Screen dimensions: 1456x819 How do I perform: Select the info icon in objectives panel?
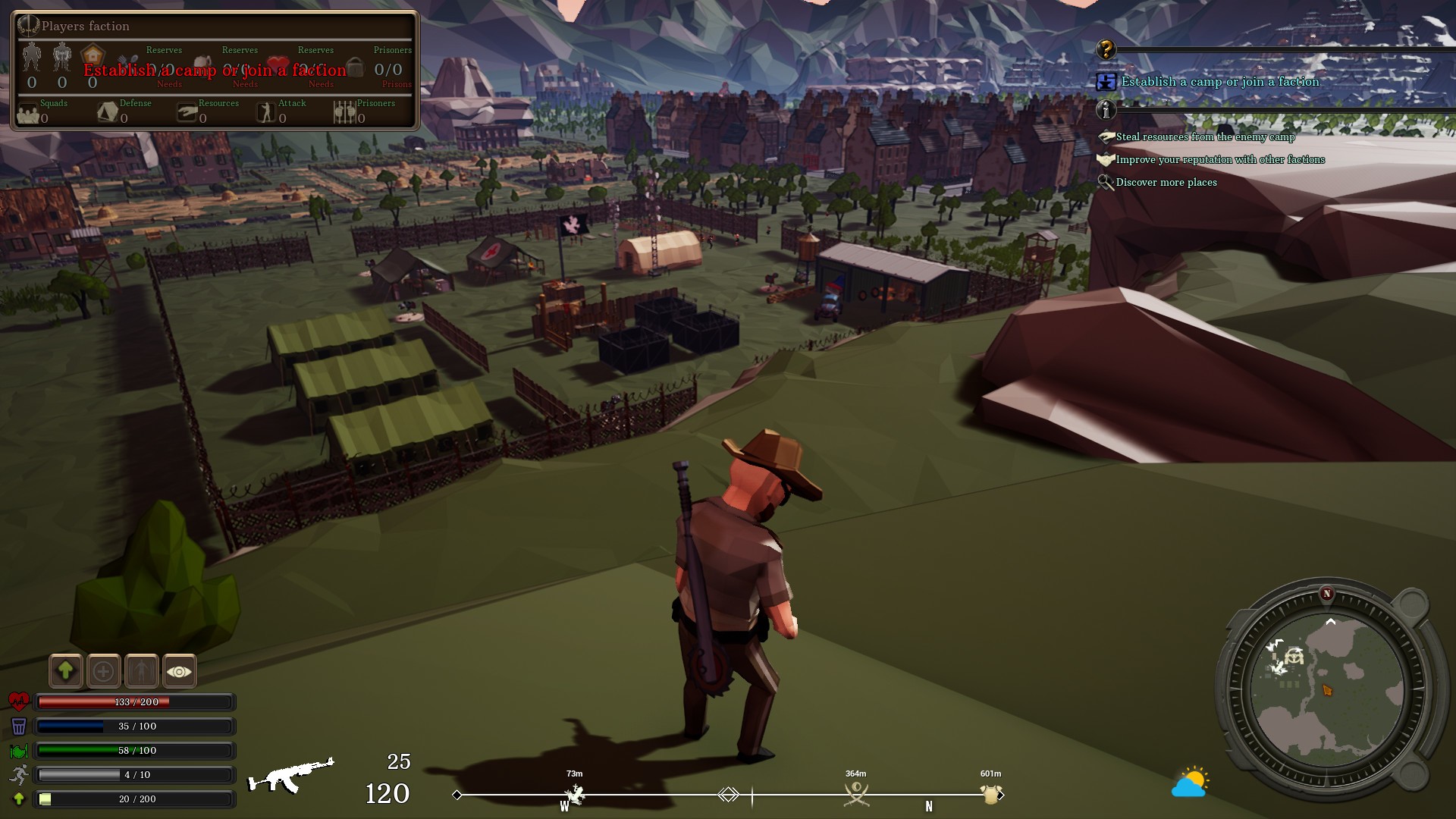pos(1106,111)
